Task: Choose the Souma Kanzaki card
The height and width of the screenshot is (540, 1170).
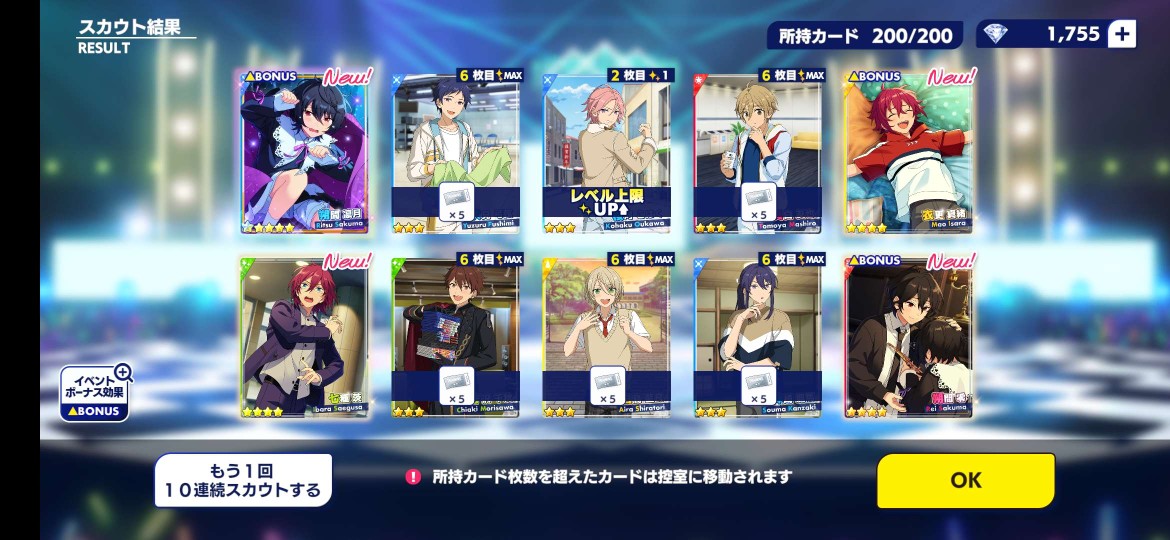Action: 757,337
